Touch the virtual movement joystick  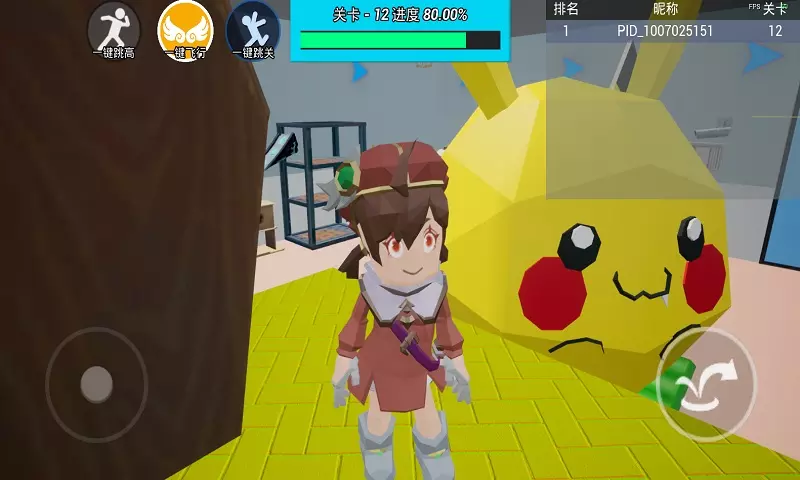coord(96,383)
